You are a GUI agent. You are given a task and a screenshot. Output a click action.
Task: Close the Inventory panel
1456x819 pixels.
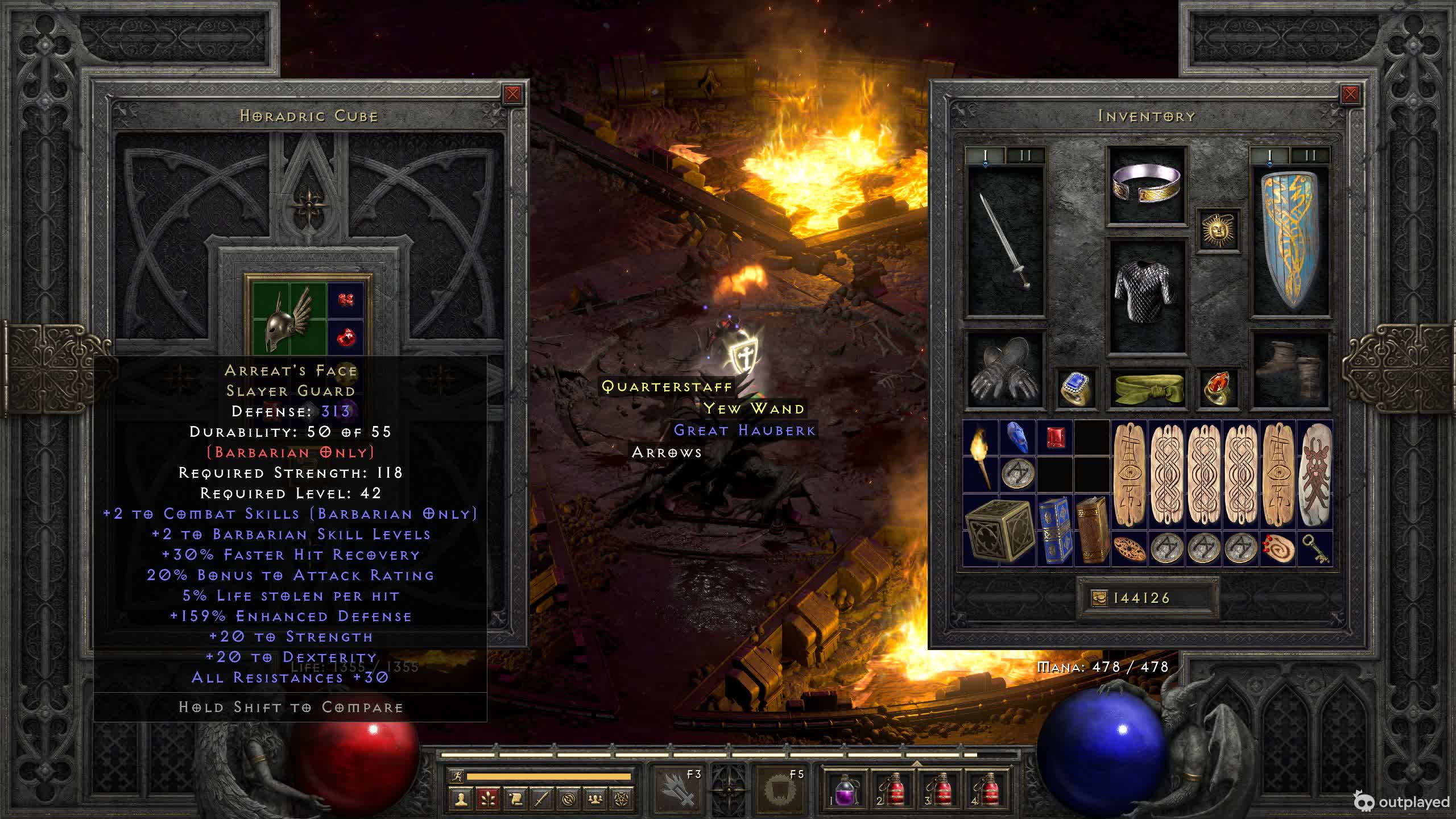pyautogui.click(x=1350, y=94)
